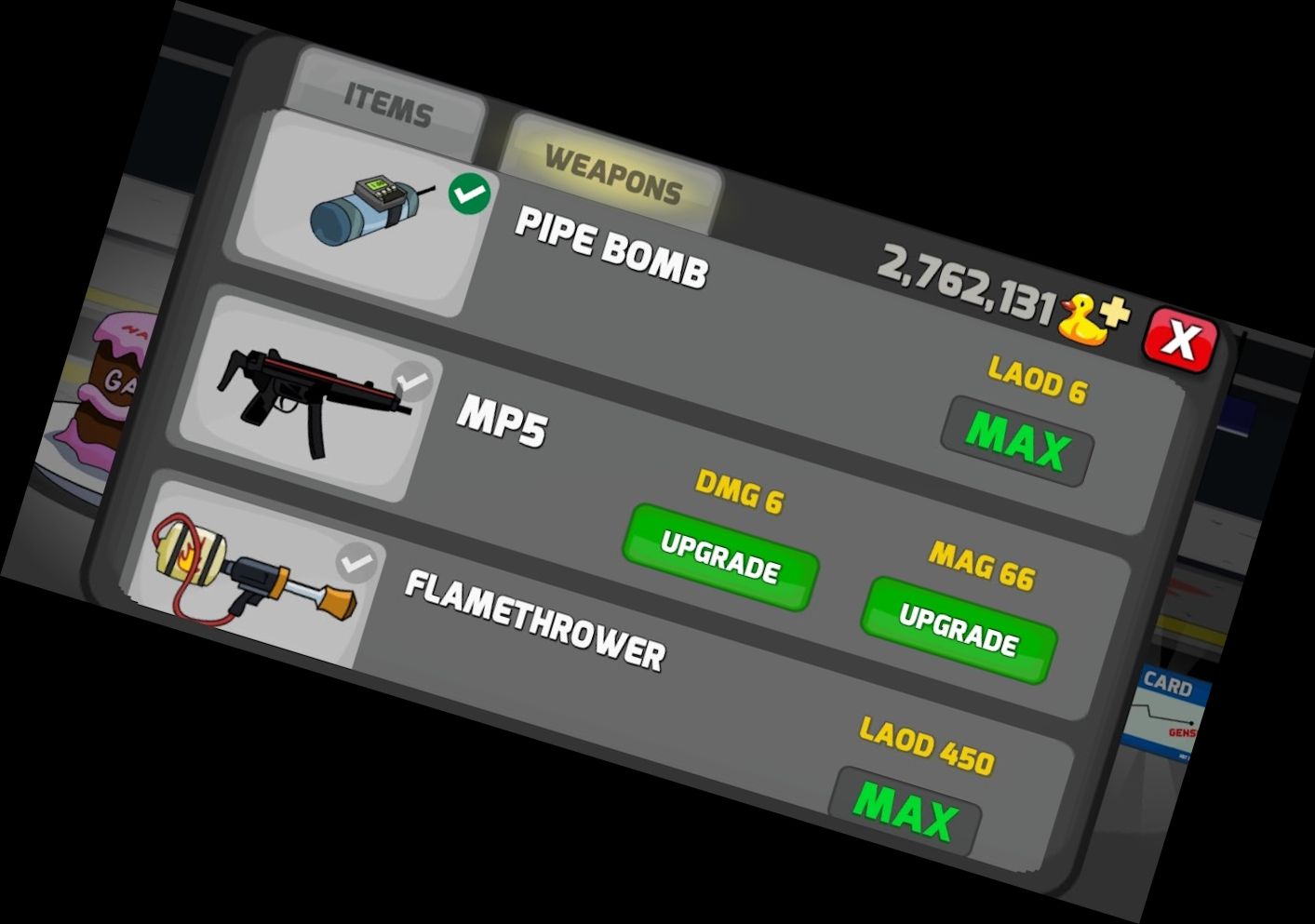Image resolution: width=1315 pixels, height=924 pixels.
Task: Toggle the MP5 equip checkmark
Action: coord(412,382)
